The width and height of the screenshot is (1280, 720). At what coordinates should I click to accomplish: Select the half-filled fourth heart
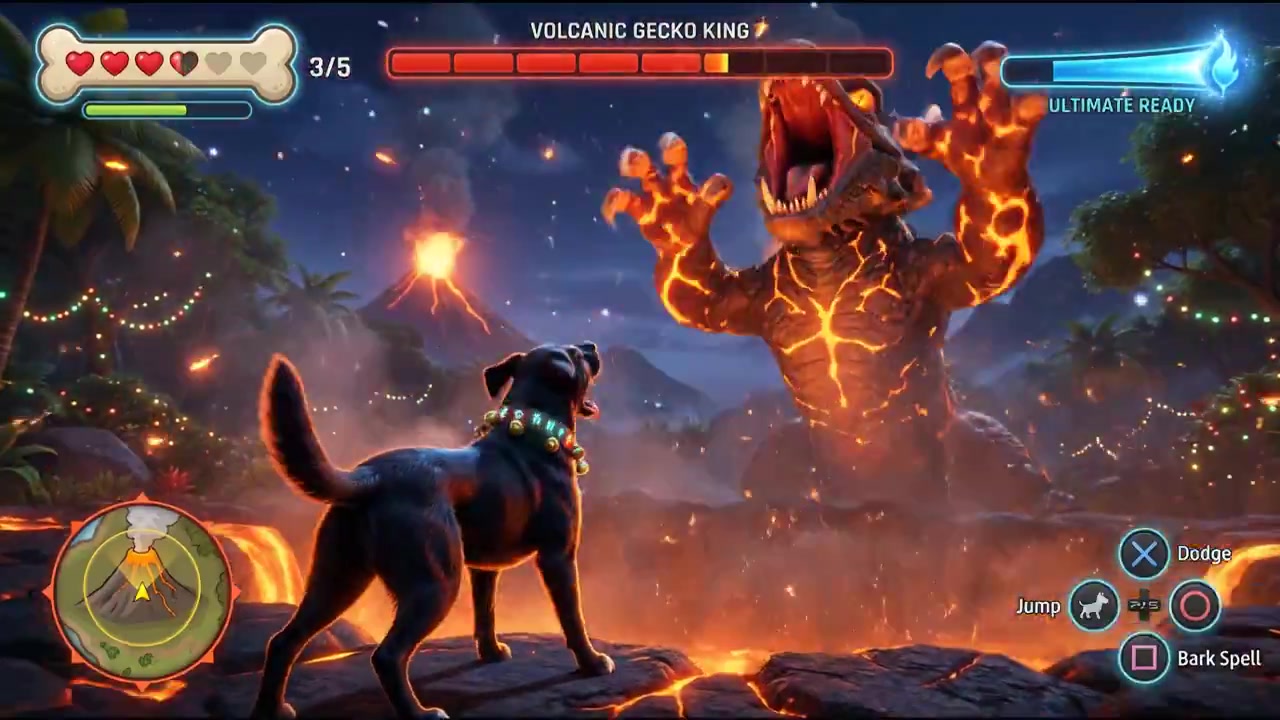point(183,63)
